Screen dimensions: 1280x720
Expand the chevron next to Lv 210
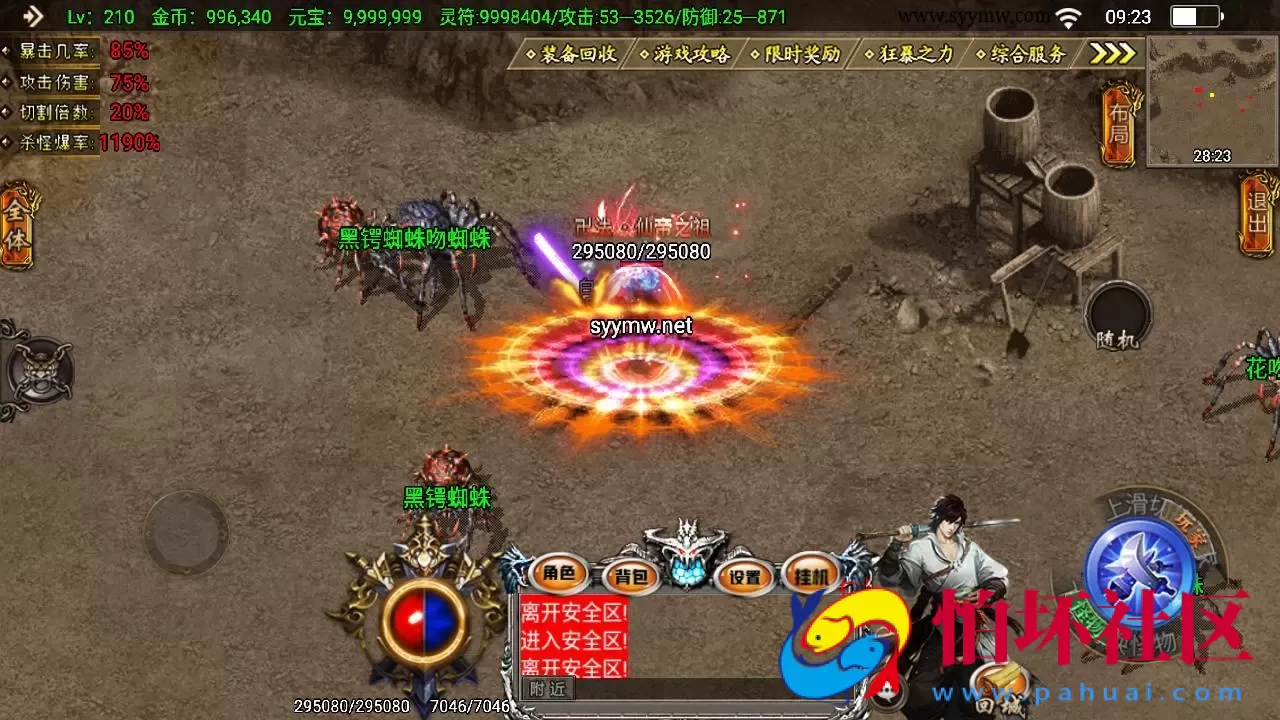[x=38, y=14]
